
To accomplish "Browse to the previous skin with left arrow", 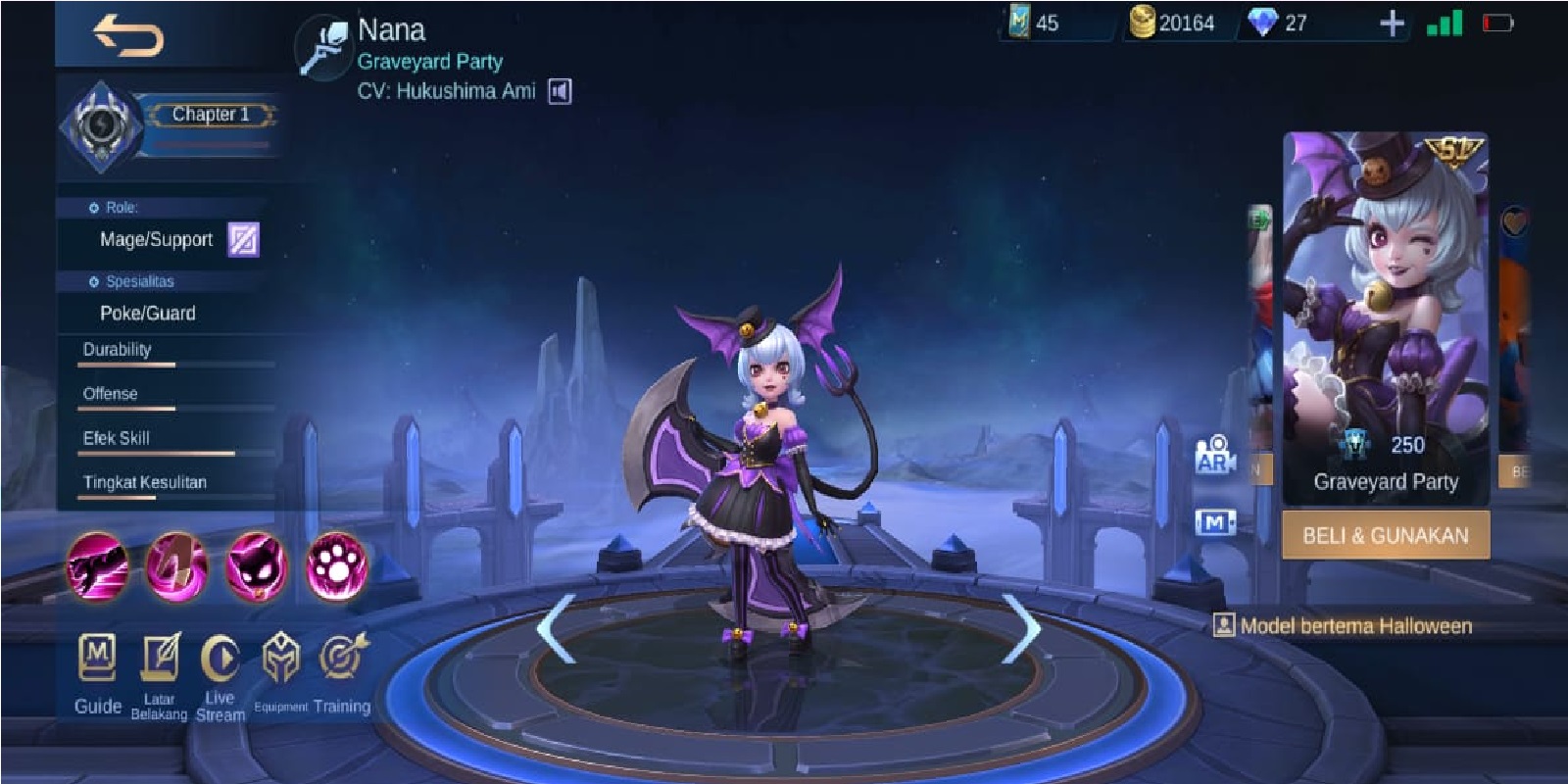I will pos(558,627).
